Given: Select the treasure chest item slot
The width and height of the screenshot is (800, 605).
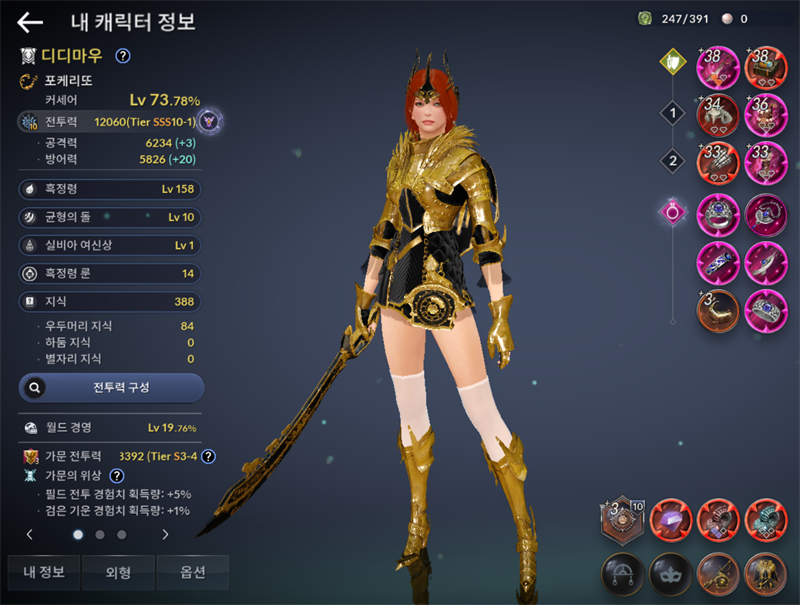Looking at the screenshot, I should click(765, 68).
